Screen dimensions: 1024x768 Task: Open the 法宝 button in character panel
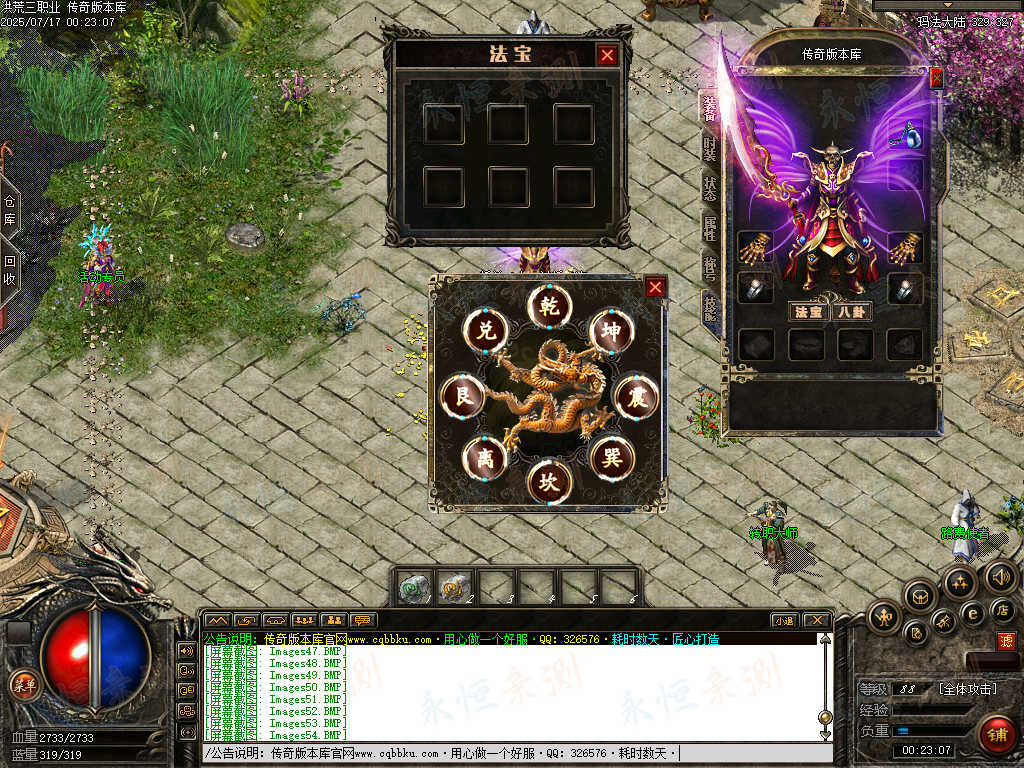click(x=807, y=312)
